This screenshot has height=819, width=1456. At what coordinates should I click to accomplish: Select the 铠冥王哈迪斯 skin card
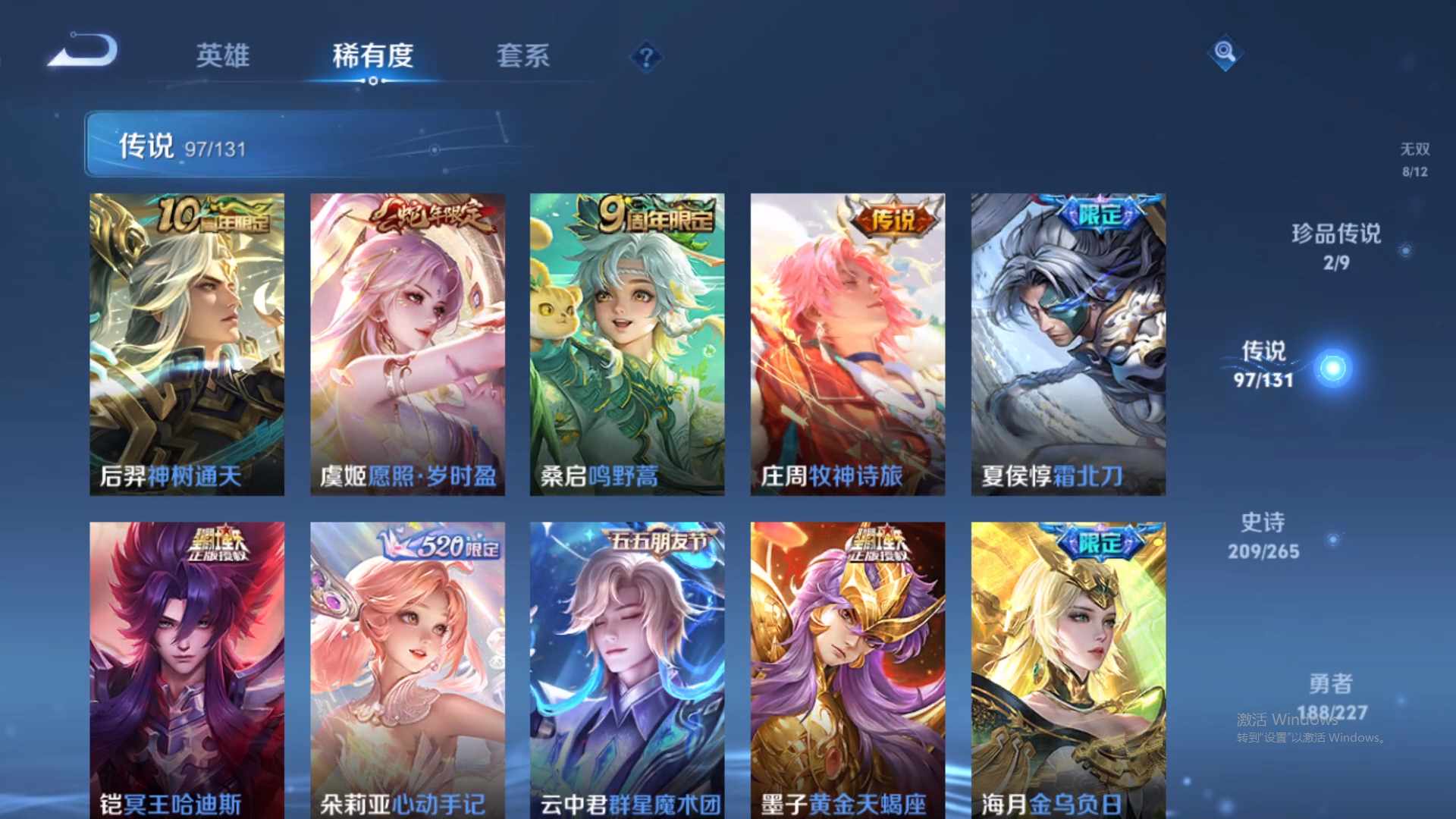[187, 667]
